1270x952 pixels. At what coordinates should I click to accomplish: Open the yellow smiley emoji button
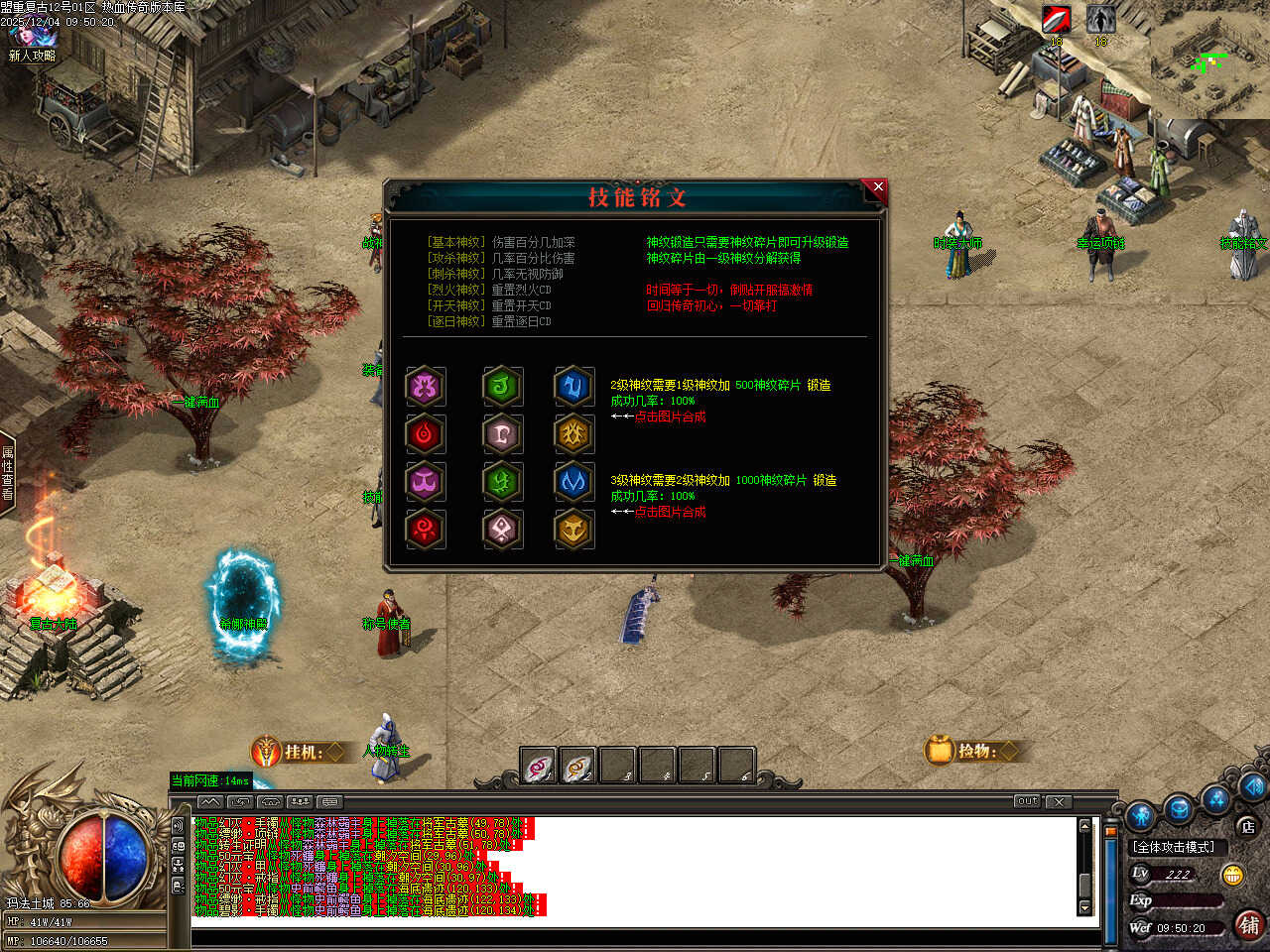(x=1233, y=875)
